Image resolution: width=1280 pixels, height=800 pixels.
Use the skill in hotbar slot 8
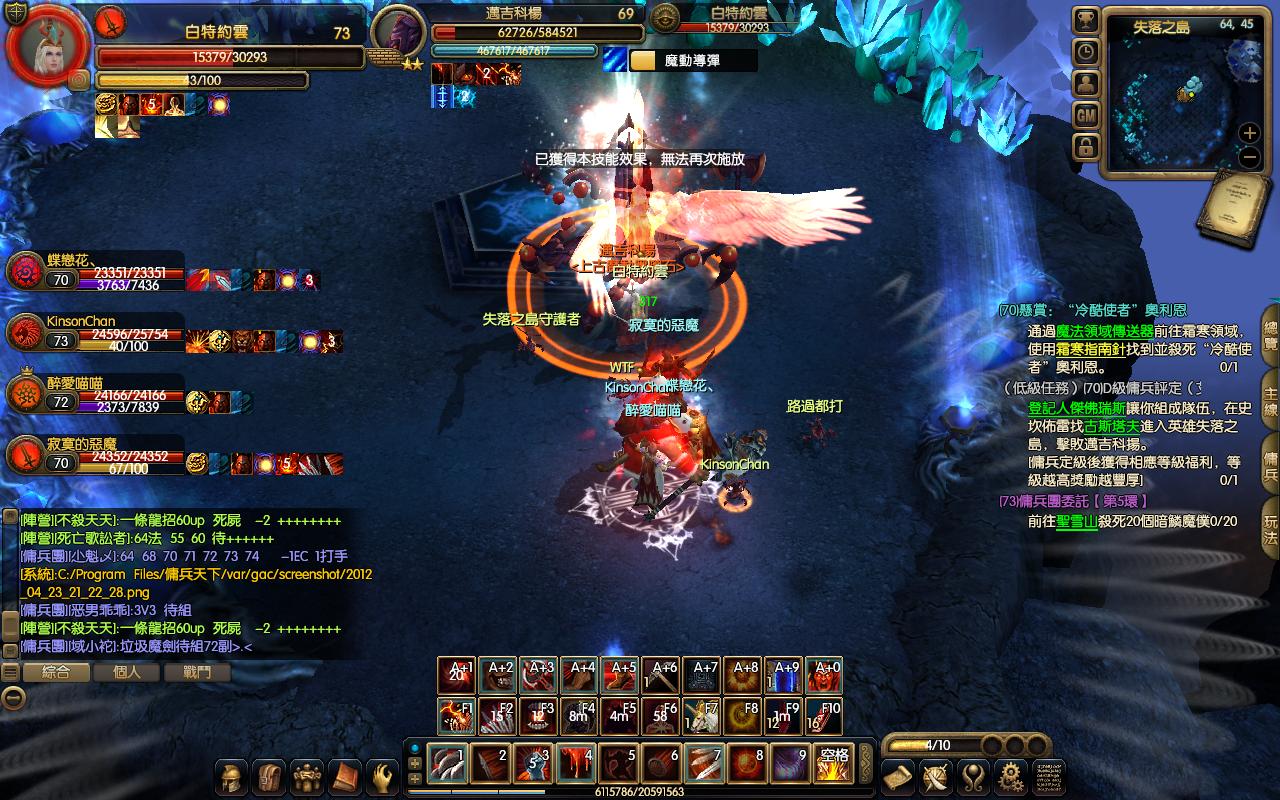[746, 765]
